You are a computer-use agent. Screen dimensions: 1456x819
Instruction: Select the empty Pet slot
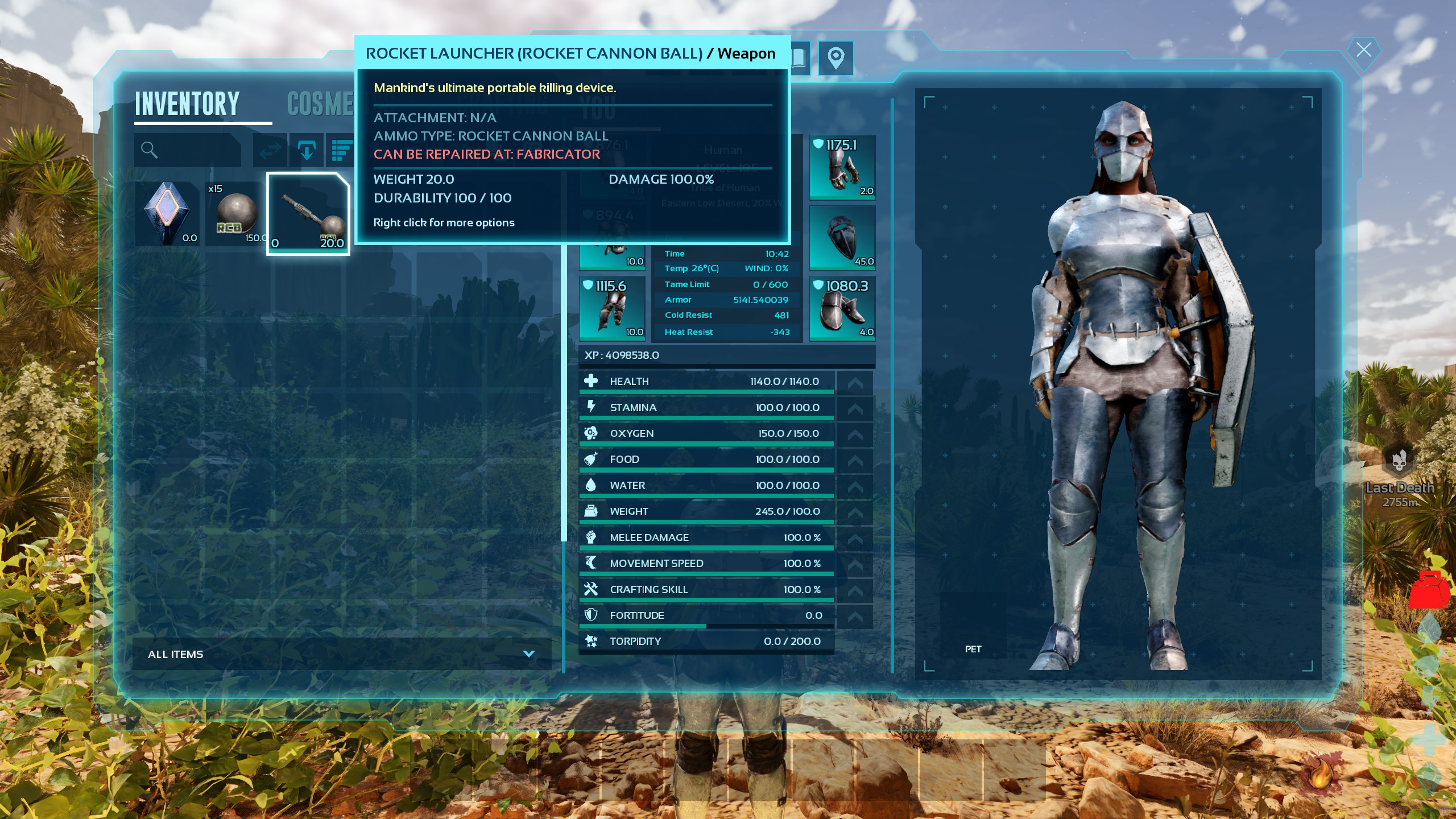tap(973, 626)
